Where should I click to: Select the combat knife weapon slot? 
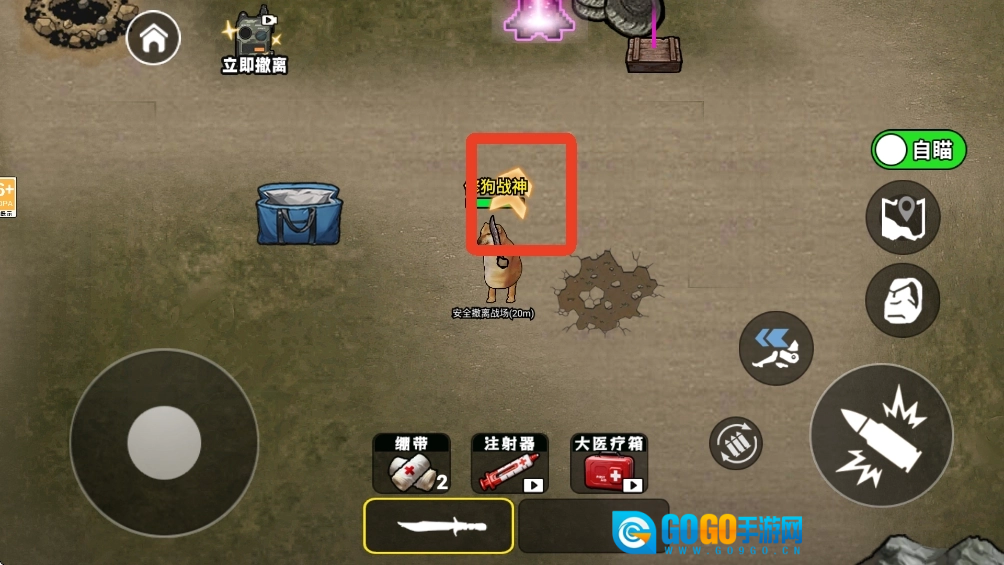click(x=439, y=526)
